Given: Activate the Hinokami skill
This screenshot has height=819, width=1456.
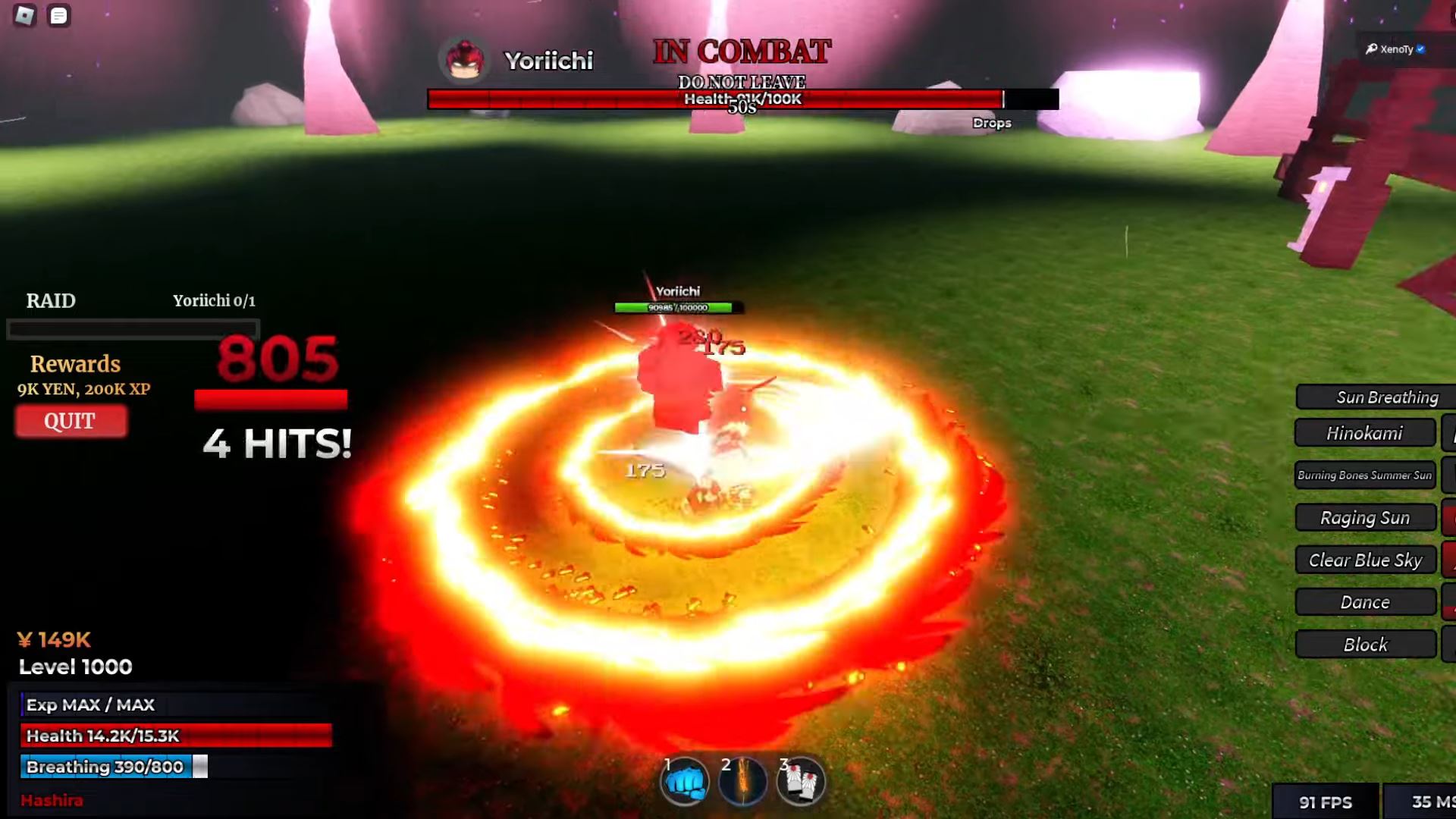Looking at the screenshot, I should coord(1364,433).
